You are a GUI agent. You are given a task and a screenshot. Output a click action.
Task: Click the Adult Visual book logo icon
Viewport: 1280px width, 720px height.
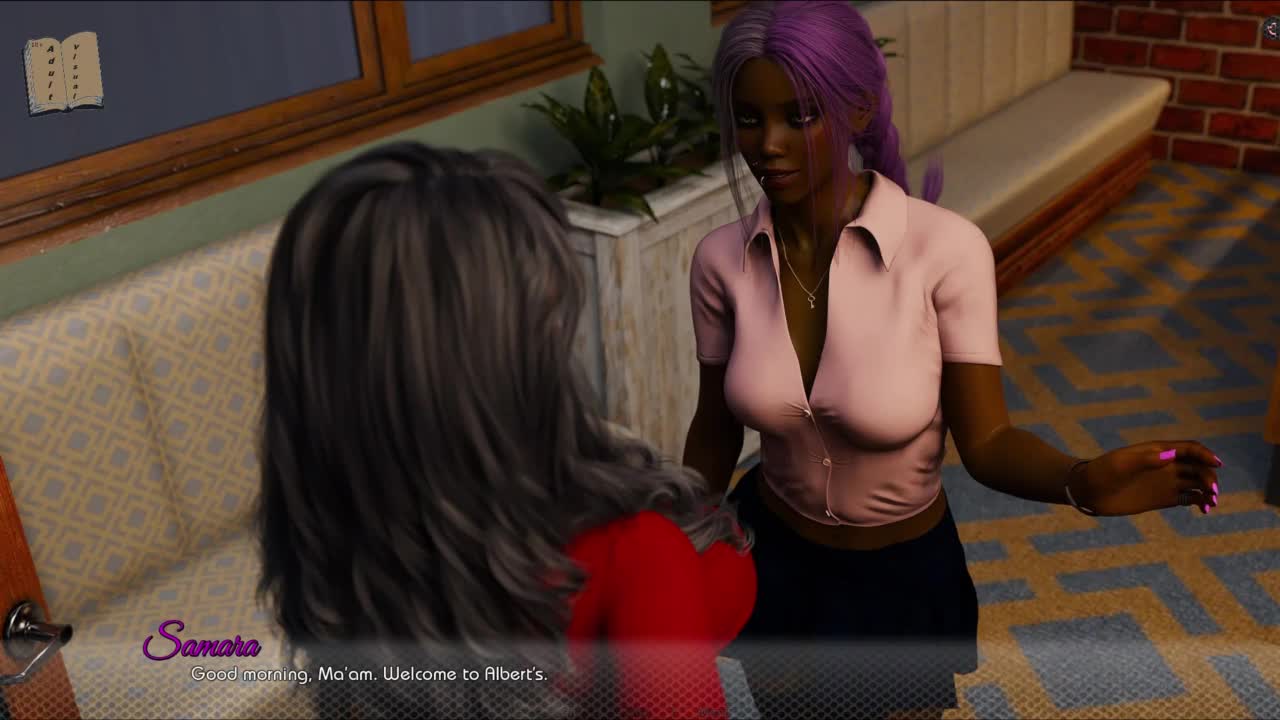click(x=63, y=72)
